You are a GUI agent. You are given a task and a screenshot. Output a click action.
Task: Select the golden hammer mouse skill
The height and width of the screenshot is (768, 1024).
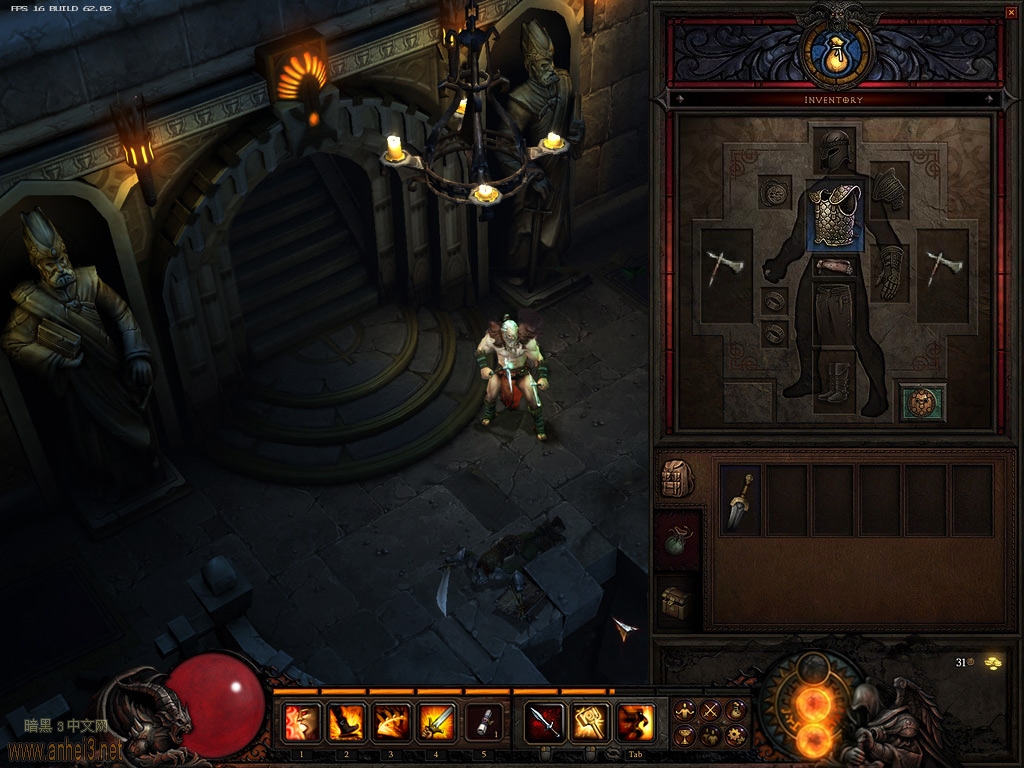[x=591, y=722]
